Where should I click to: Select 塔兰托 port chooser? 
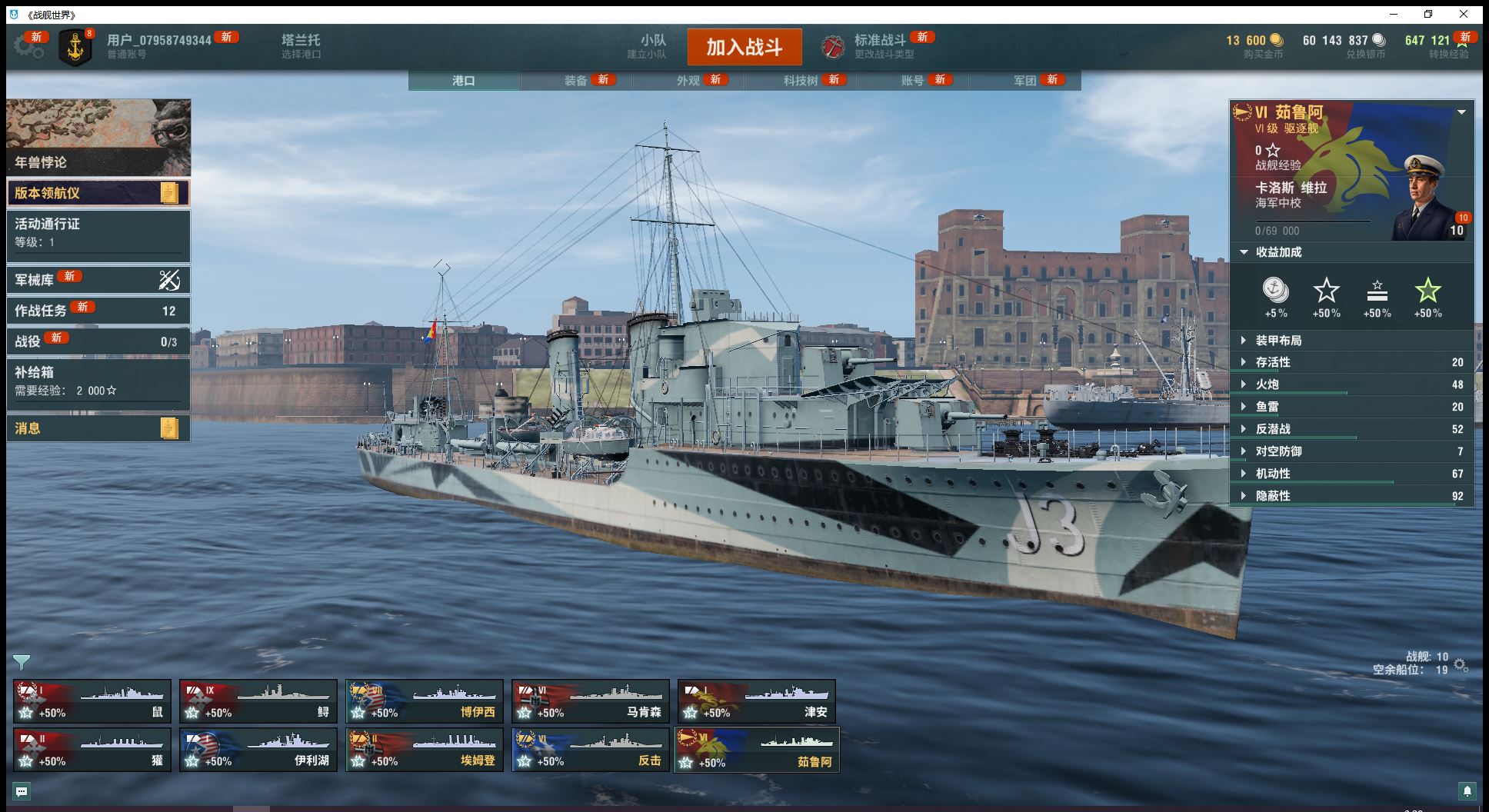click(x=301, y=46)
